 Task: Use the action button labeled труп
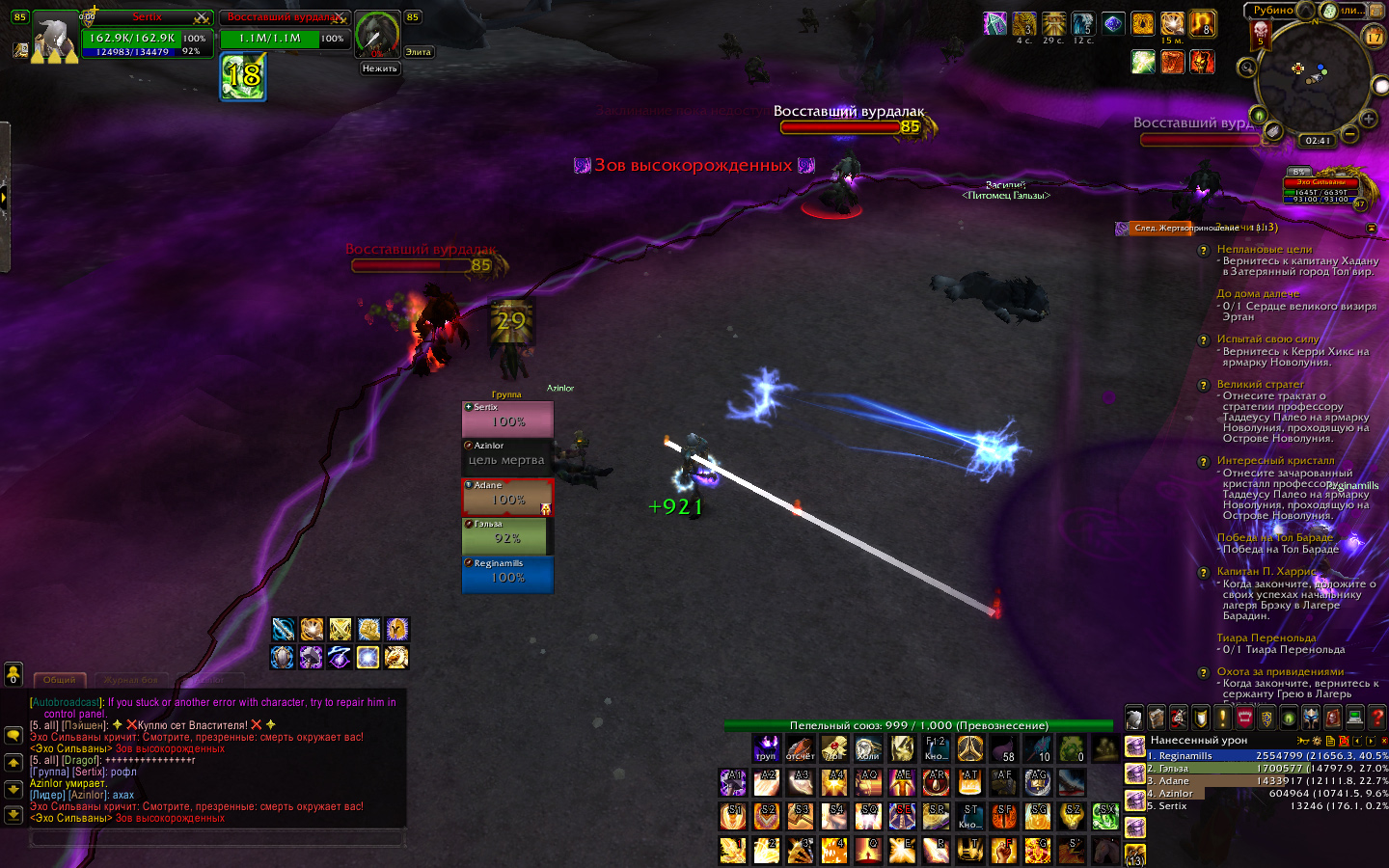point(766,748)
